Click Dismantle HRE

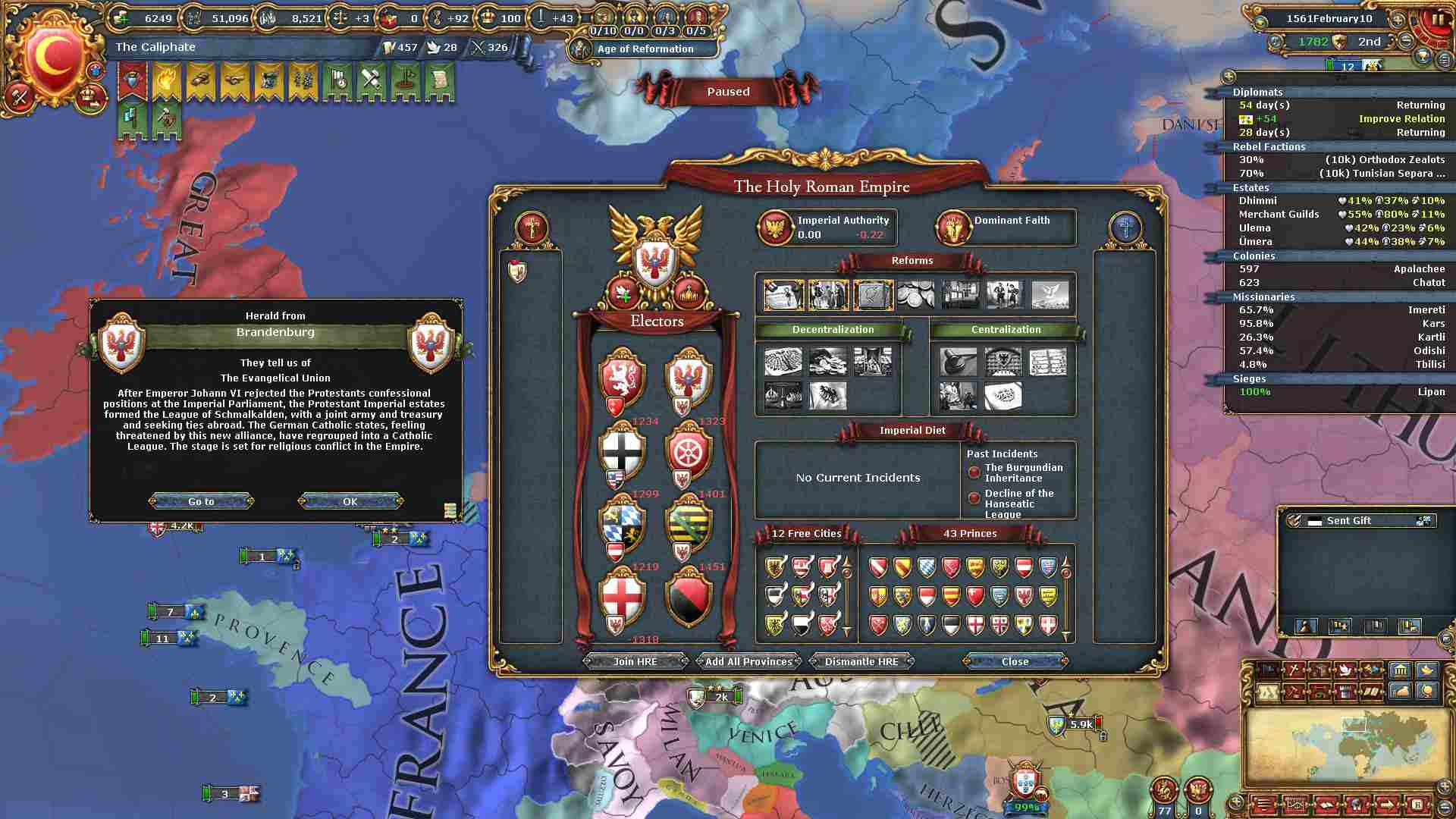click(861, 661)
